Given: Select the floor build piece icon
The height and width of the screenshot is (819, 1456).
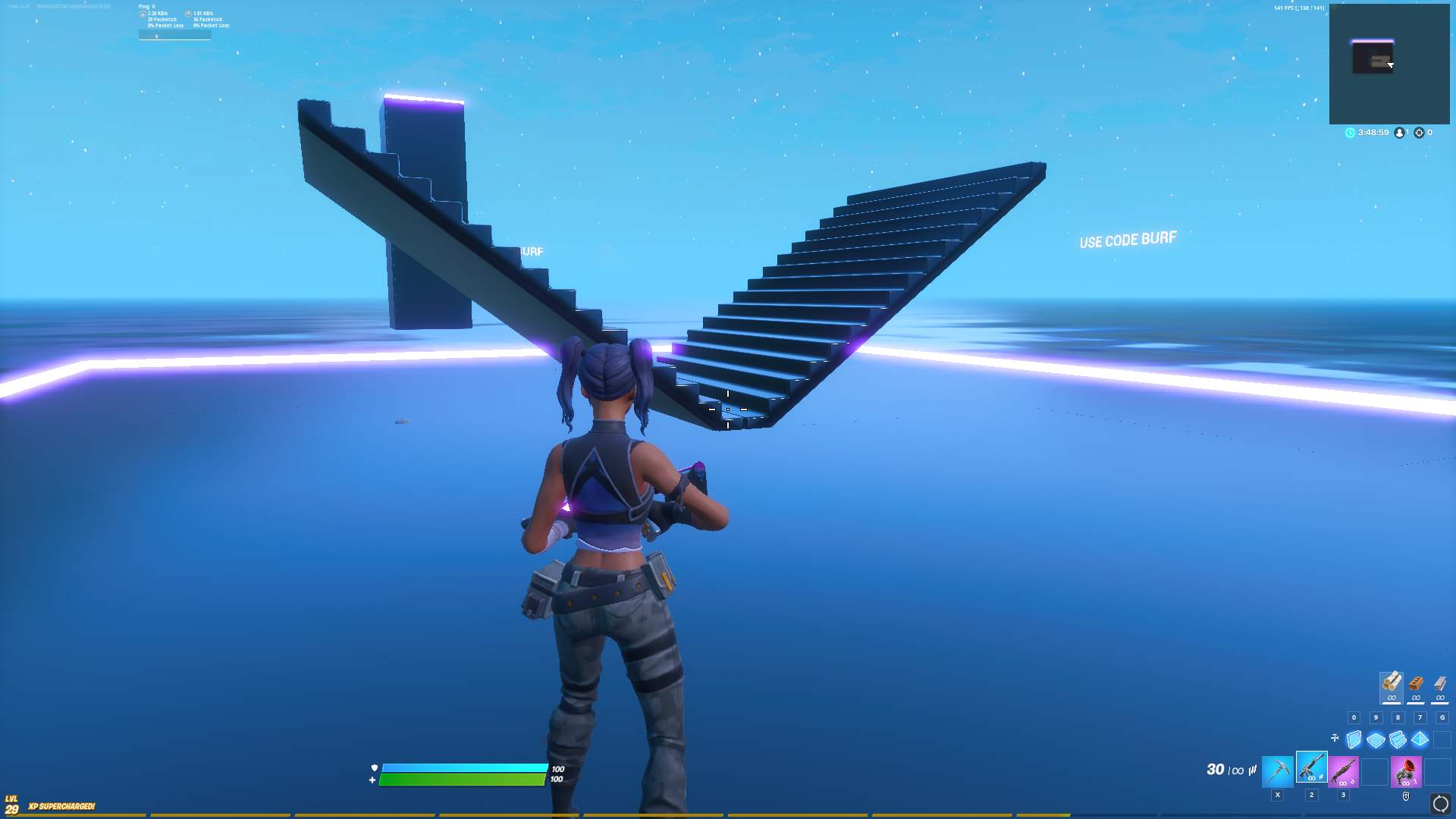Looking at the screenshot, I should (x=1376, y=739).
